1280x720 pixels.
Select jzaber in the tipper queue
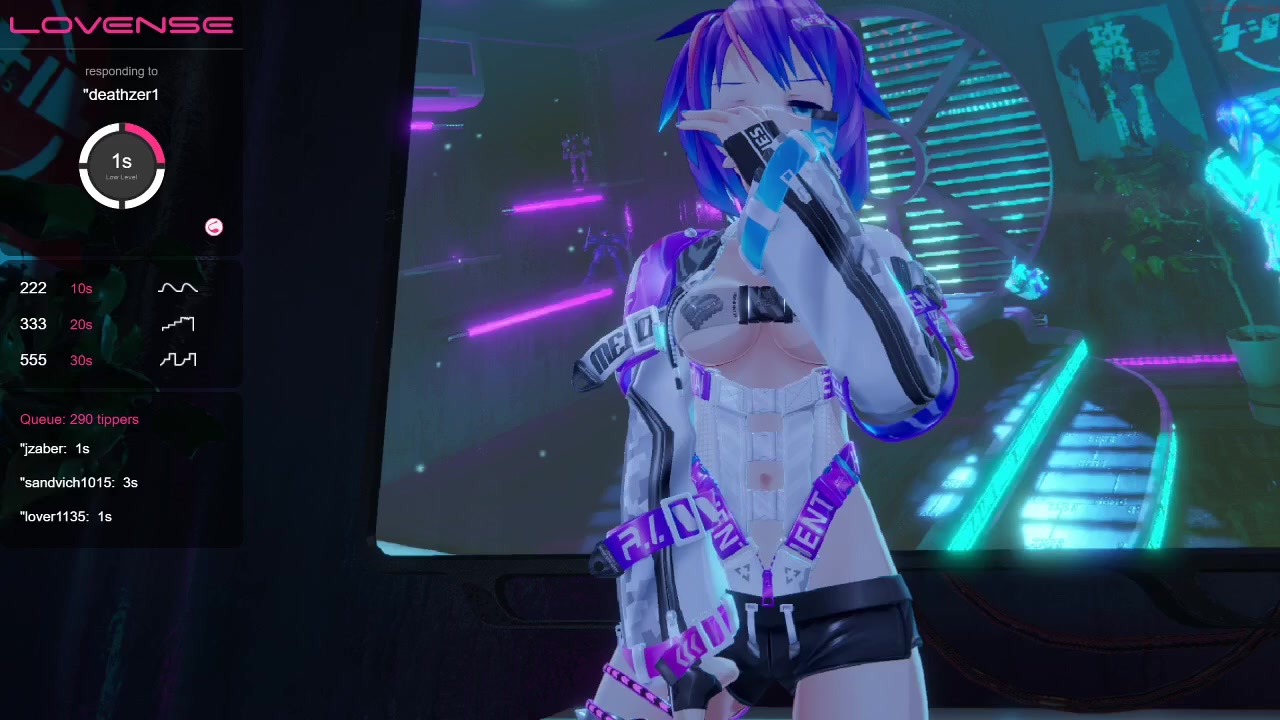[x=55, y=449]
